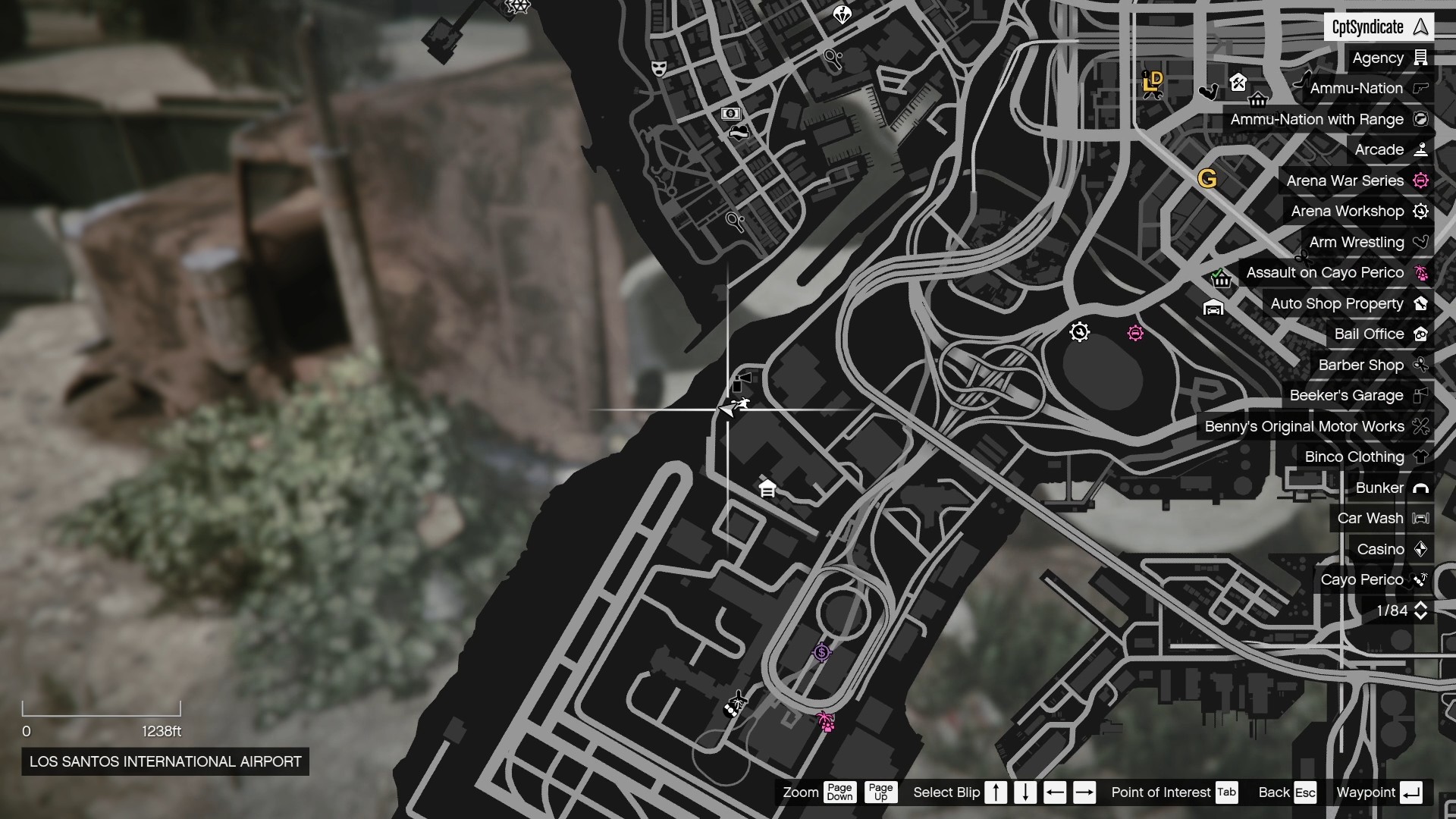1456x819 pixels.
Task: Click the 1/84 page stepper arrows
Action: click(1422, 610)
